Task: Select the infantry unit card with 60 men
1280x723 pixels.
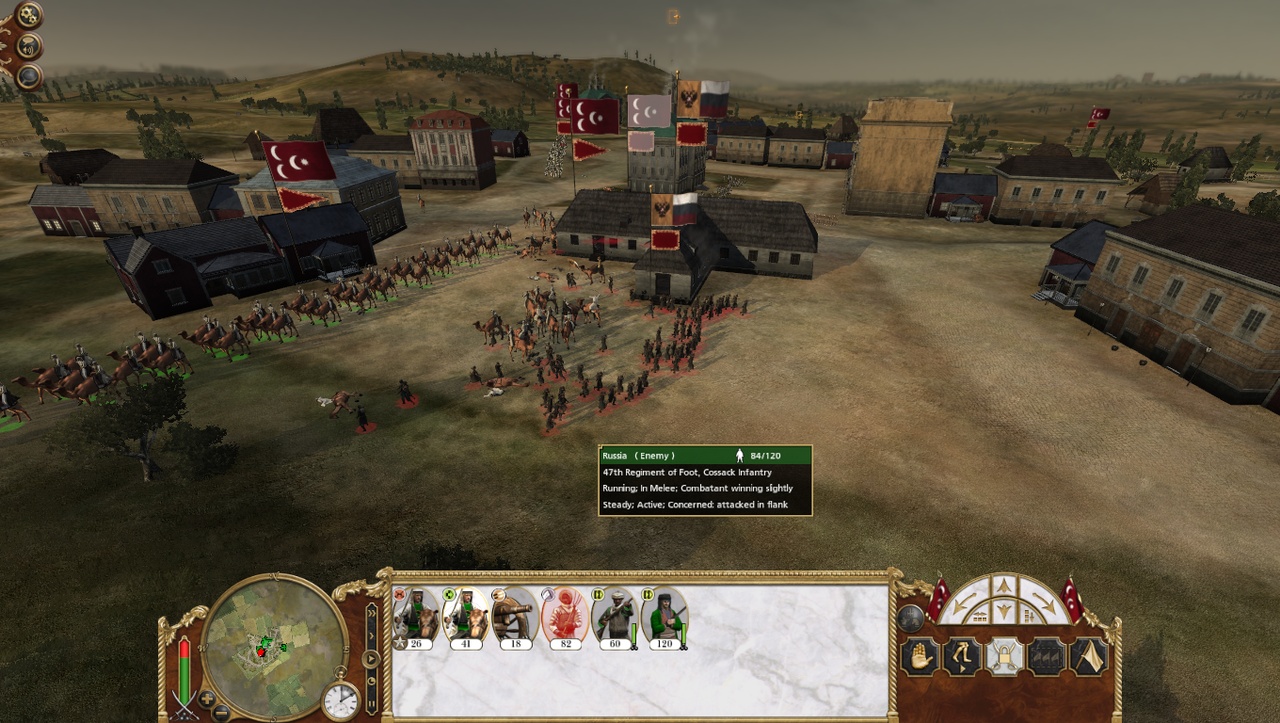Action: [614, 617]
